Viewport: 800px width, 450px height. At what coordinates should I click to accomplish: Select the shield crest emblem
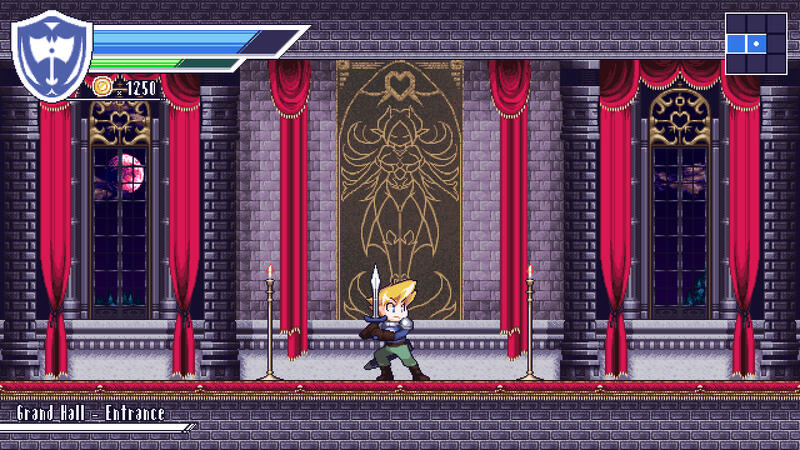click(x=51, y=60)
